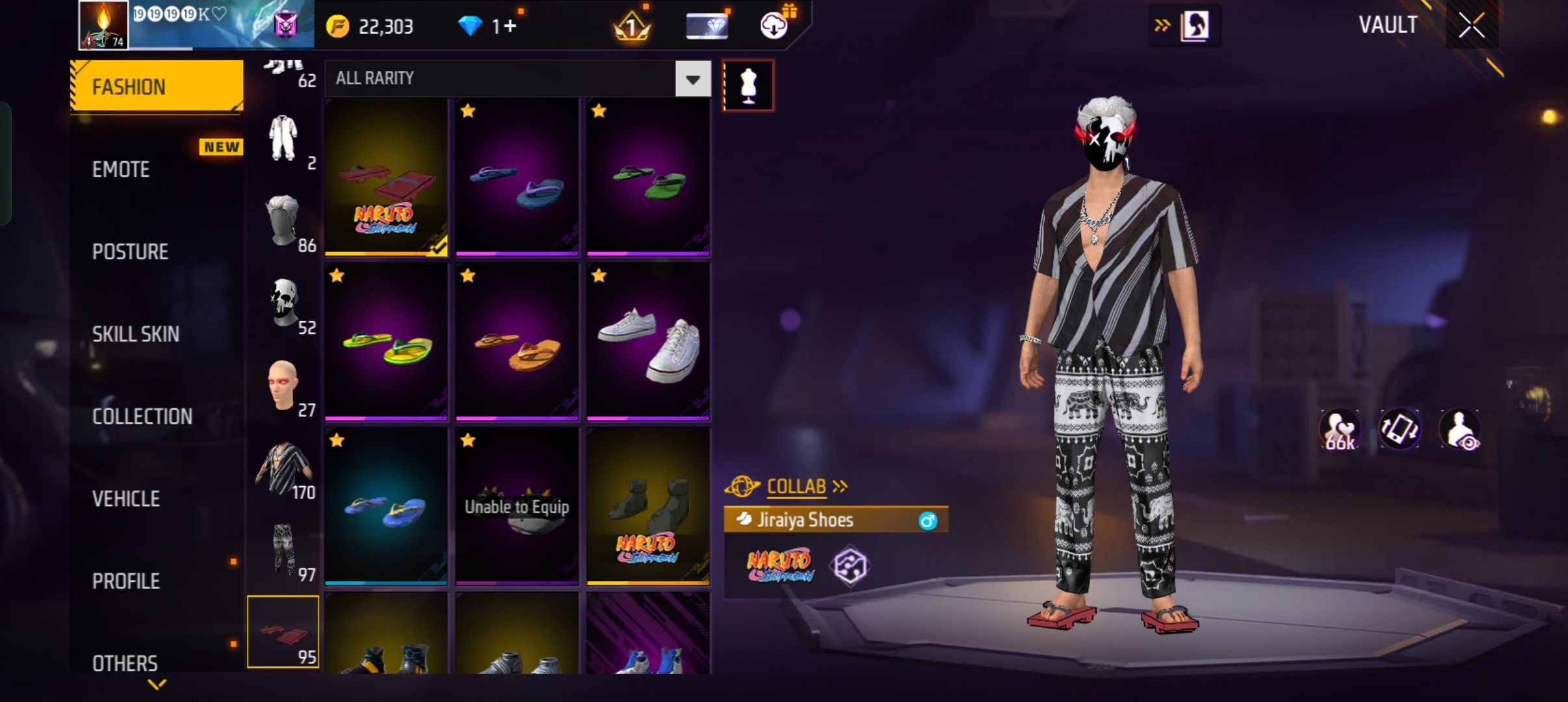Image resolution: width=1568 pixels, height=702 pixels.
Task: Select the Fashion tab
Action: [x=157, y=86]
